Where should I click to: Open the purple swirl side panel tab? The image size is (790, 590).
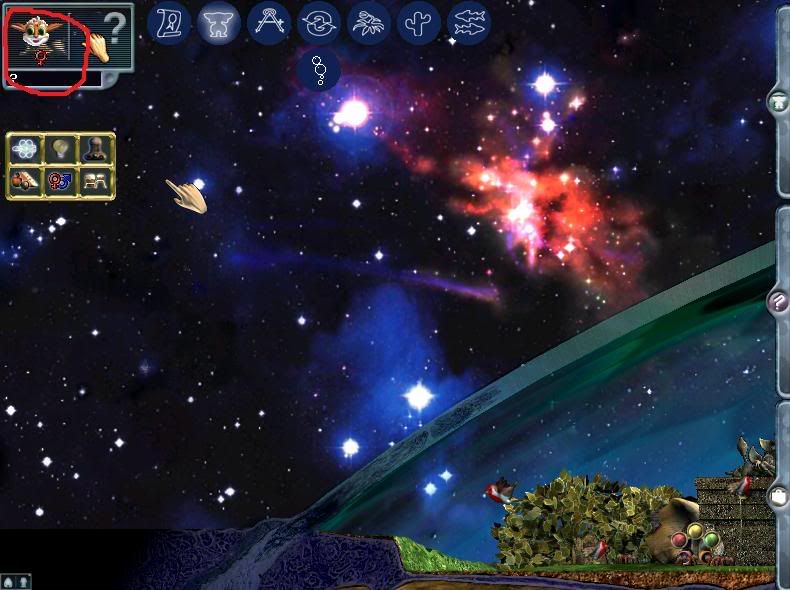click(778, 300)
